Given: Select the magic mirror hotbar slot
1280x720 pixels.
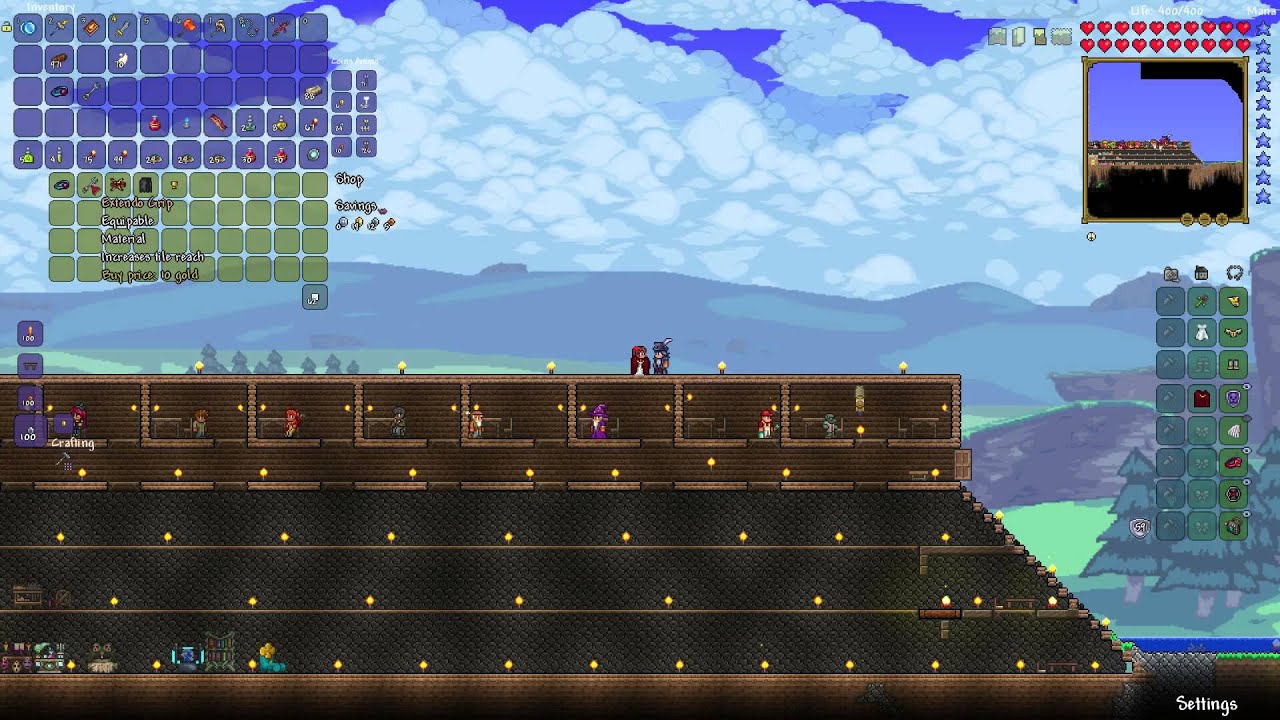Looking at the screenshot, I should (28, 28).
